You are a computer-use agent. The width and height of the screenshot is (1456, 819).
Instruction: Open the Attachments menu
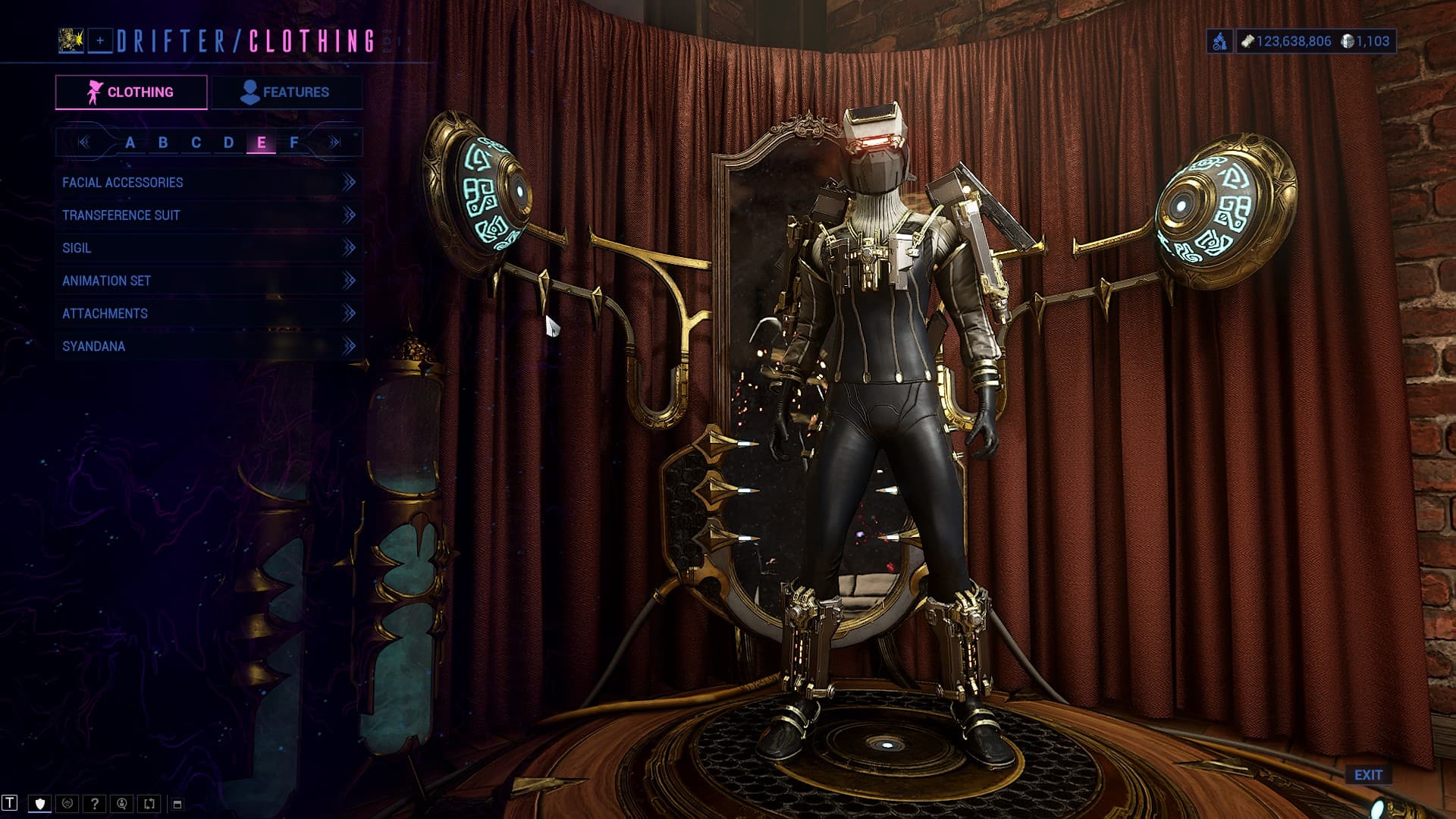208,313
